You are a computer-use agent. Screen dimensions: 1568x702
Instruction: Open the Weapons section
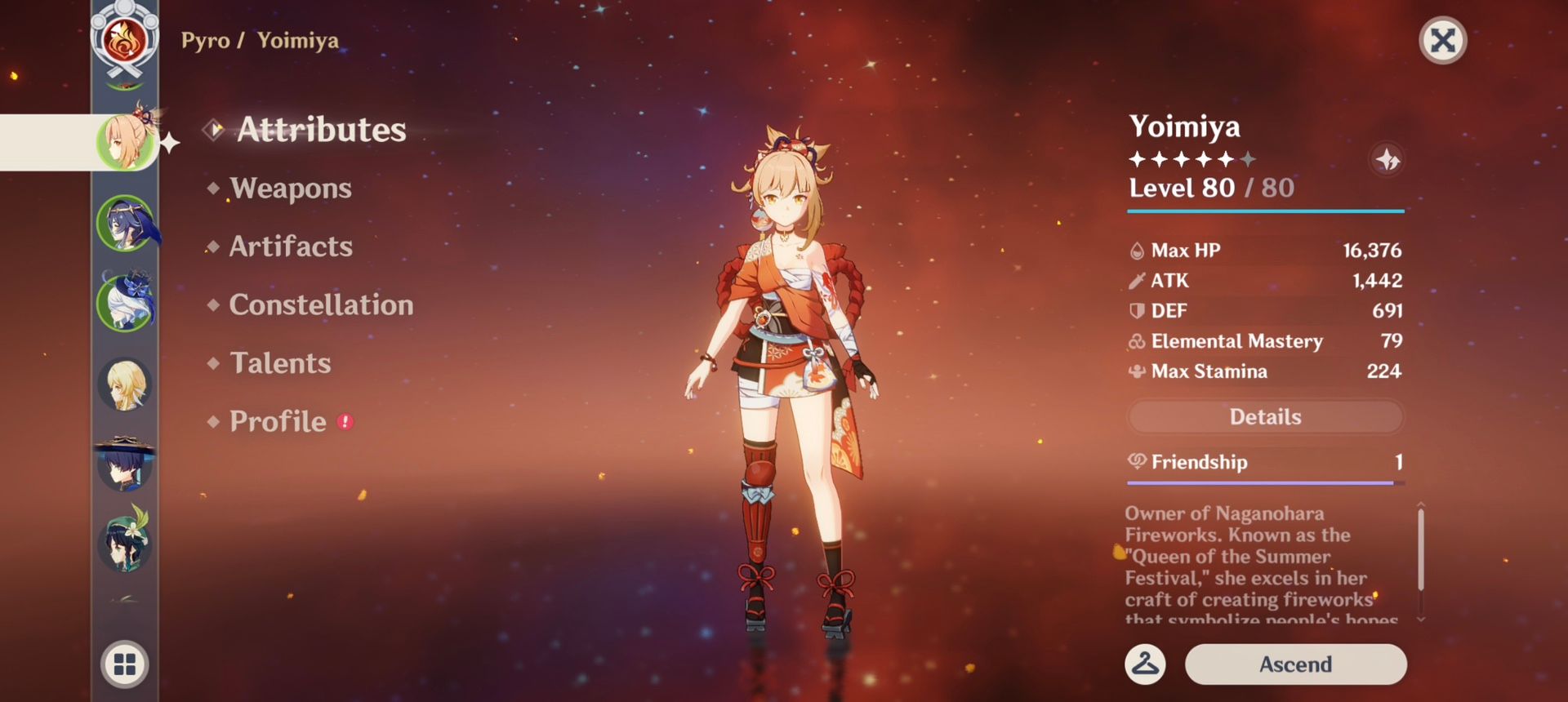click(291, 189)
